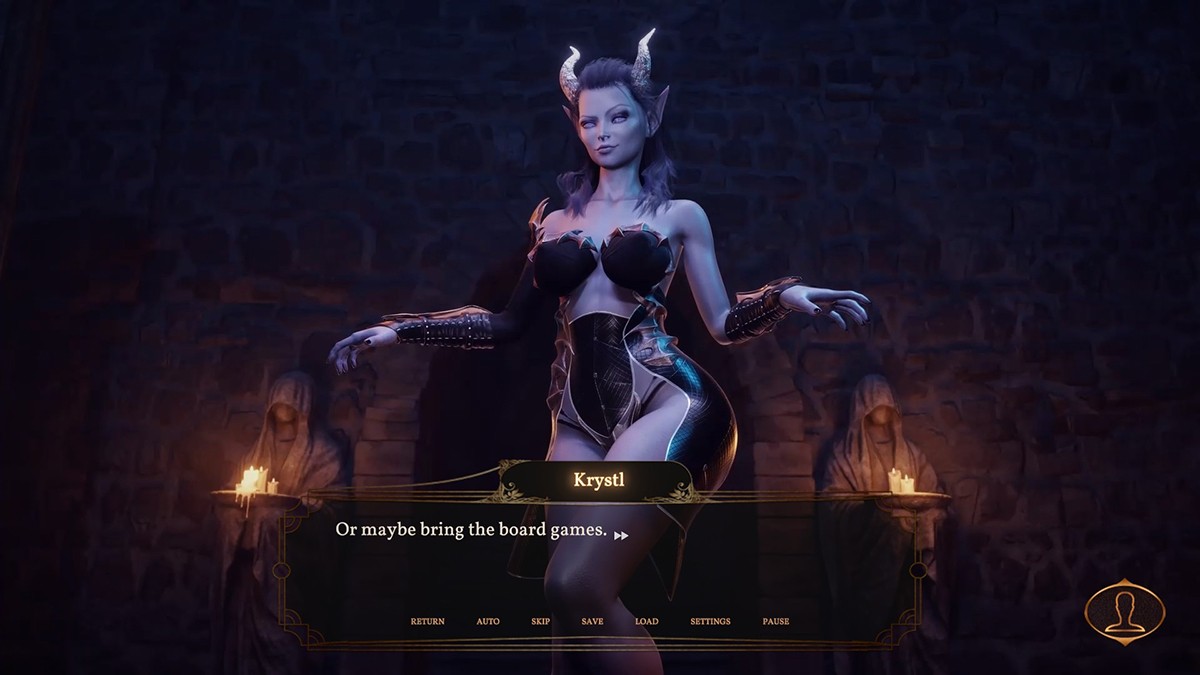Open the Load menu
The image size is (1200, 675).
pos(646,621)
